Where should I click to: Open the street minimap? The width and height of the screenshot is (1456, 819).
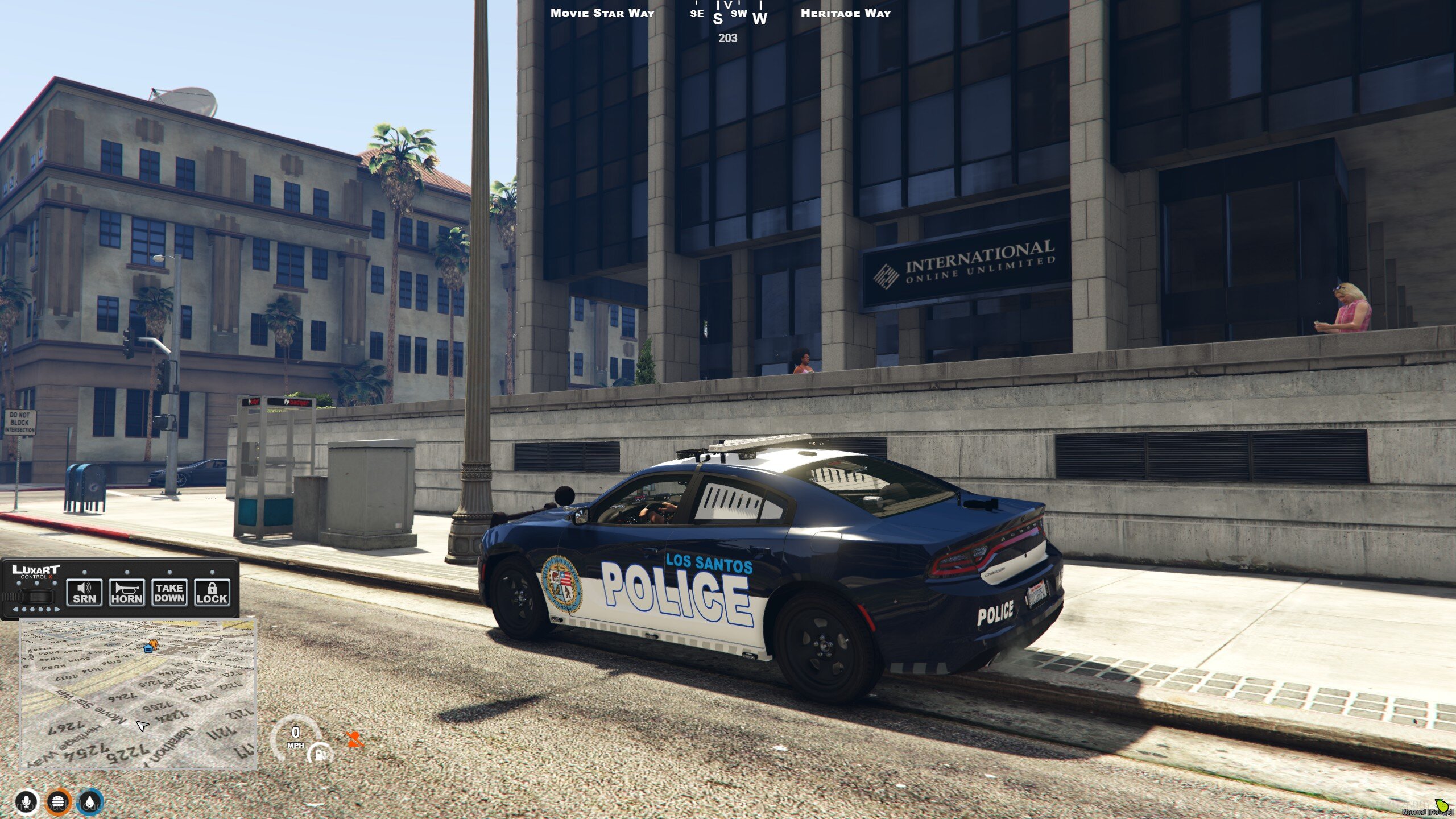pos(138,694)
